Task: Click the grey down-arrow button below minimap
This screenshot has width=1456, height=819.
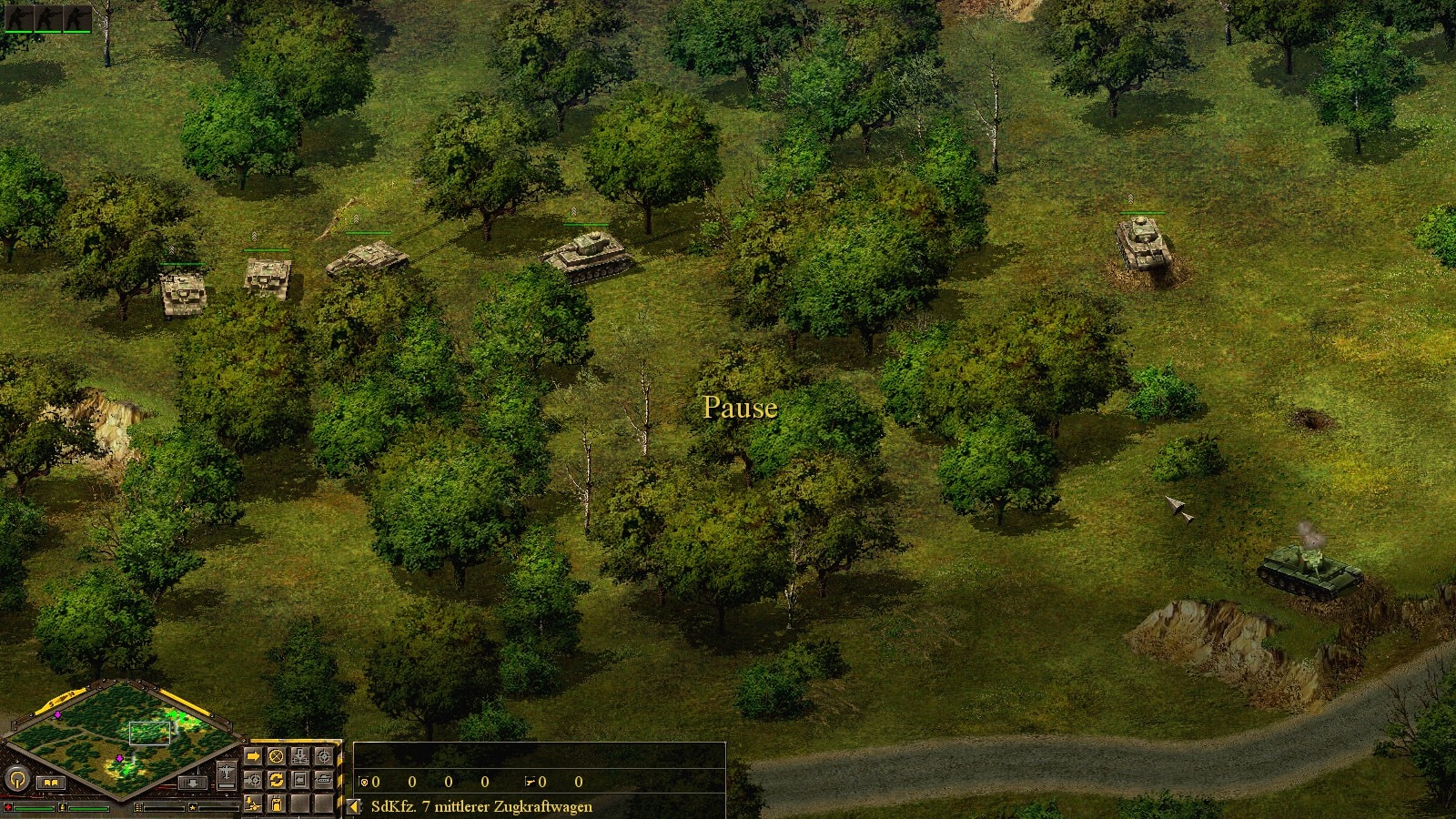Action: pyautogui.click(x=191, y=782)
